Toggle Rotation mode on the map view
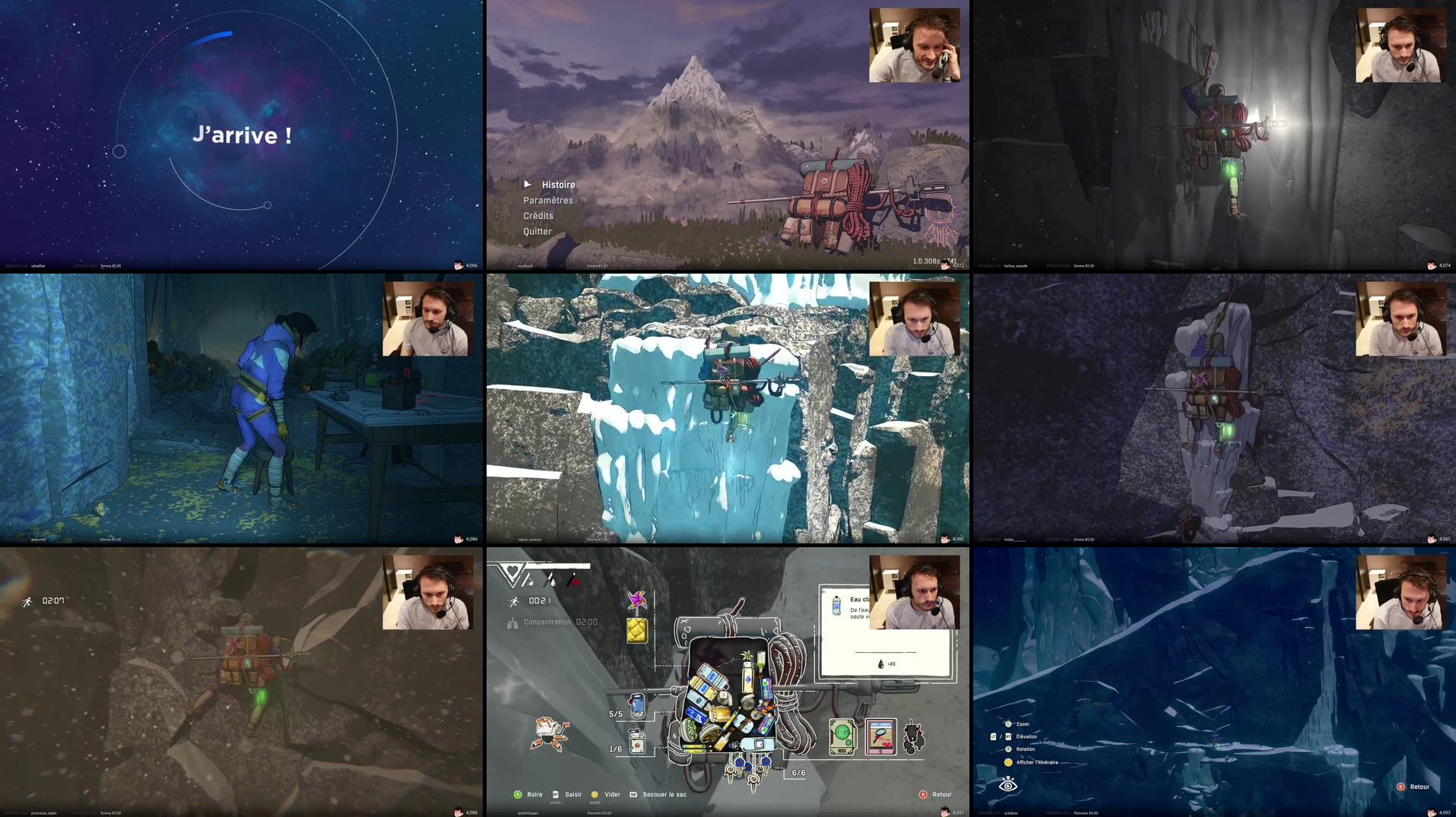1456x817 pixels. [x=1026, y=749]
